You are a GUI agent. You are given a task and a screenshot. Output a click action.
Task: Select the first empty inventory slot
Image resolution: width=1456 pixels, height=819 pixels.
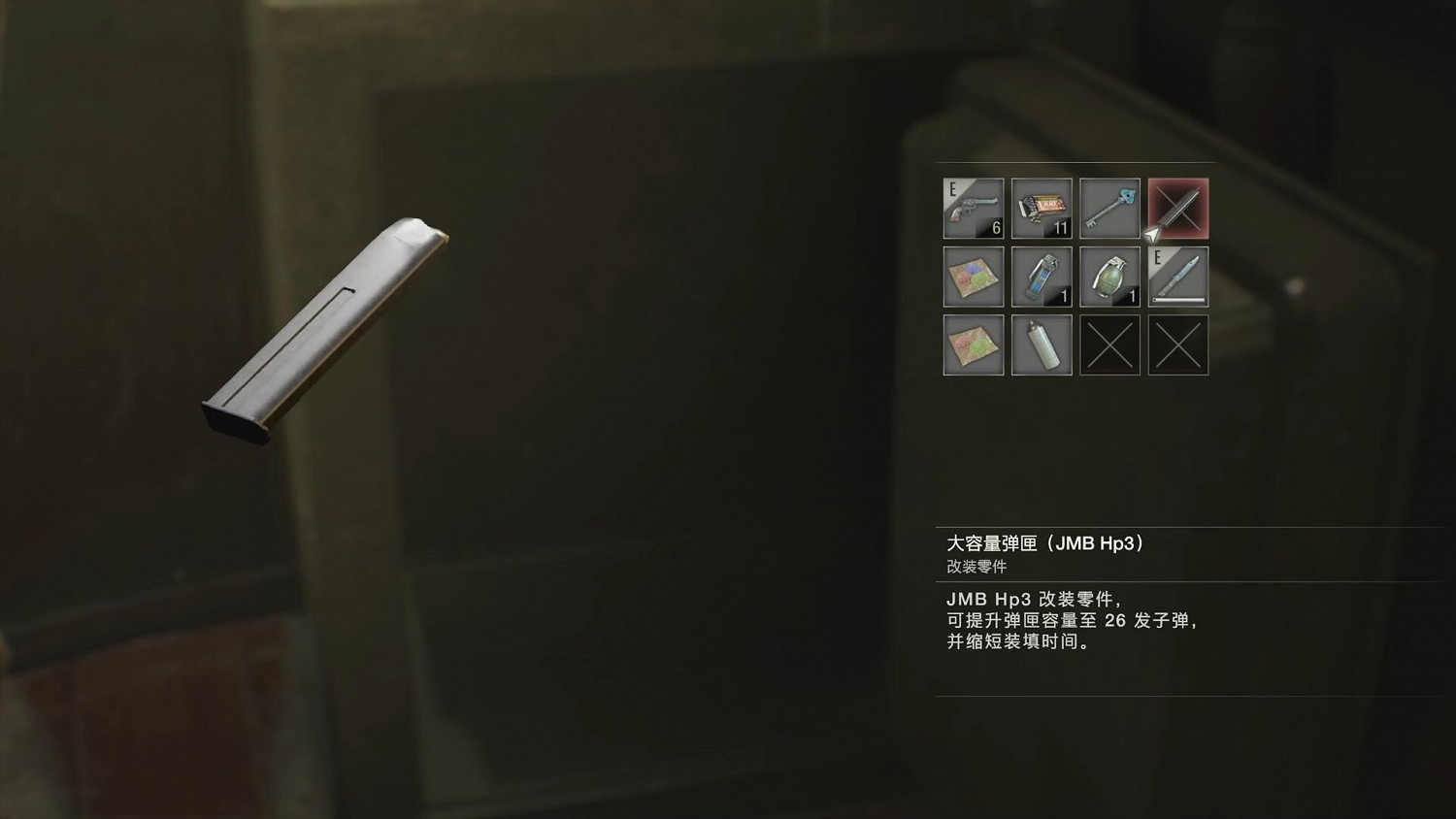point(1109,344)
